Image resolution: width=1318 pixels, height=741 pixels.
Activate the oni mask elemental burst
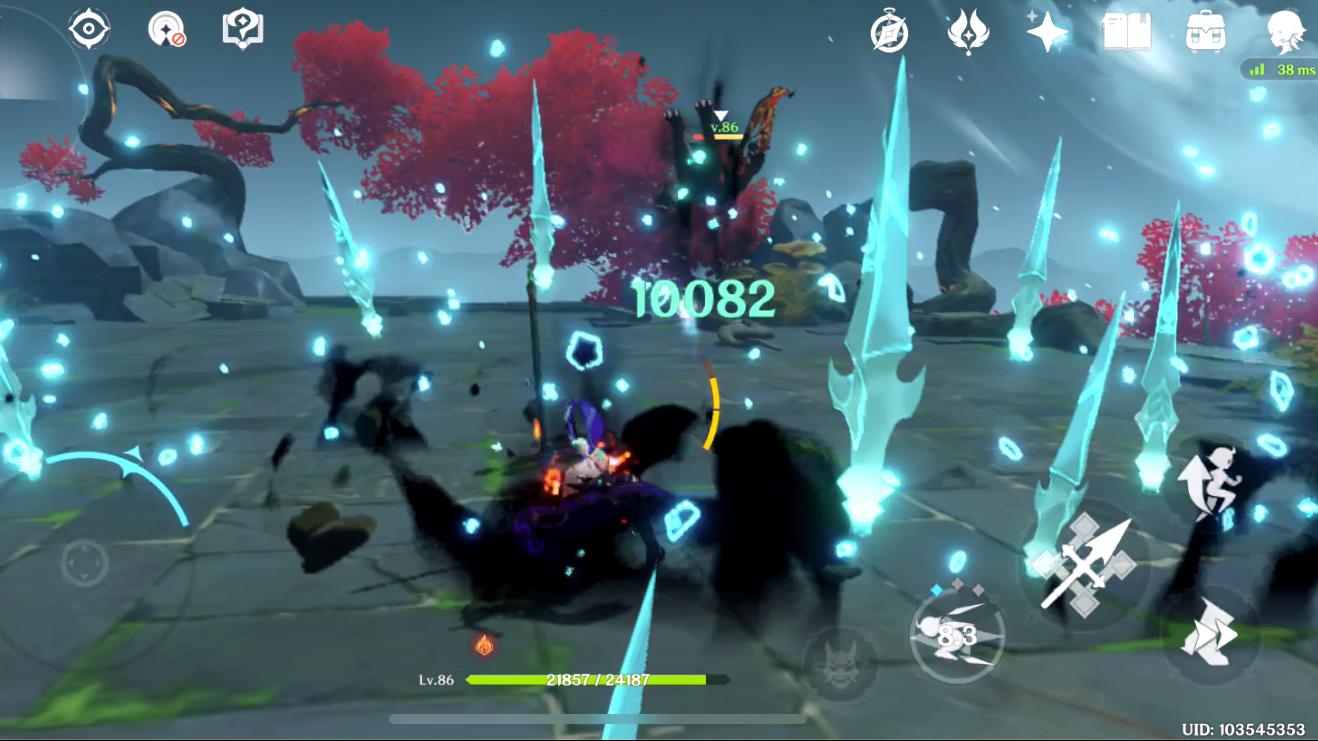tap(840, 663)
